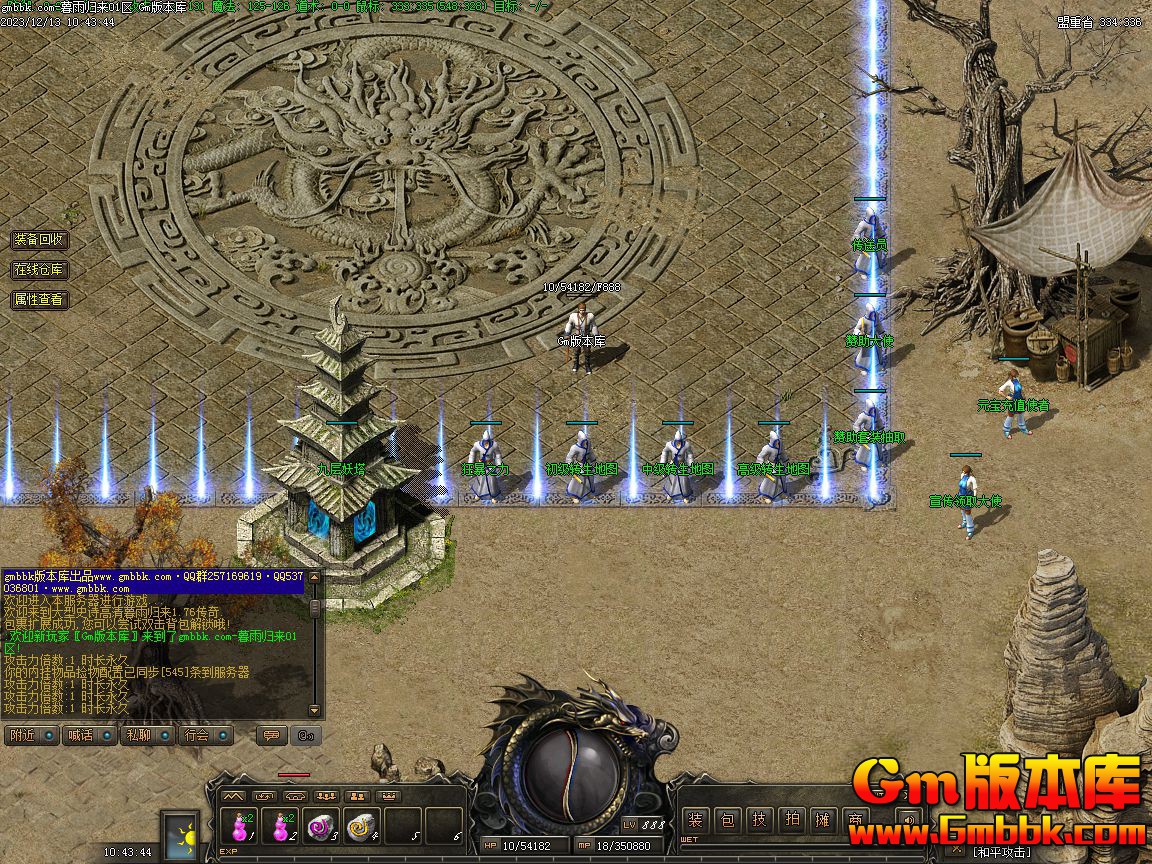Open the 装备回收 equipment recycle button
1152x864 pixels.
coord(40,240)
